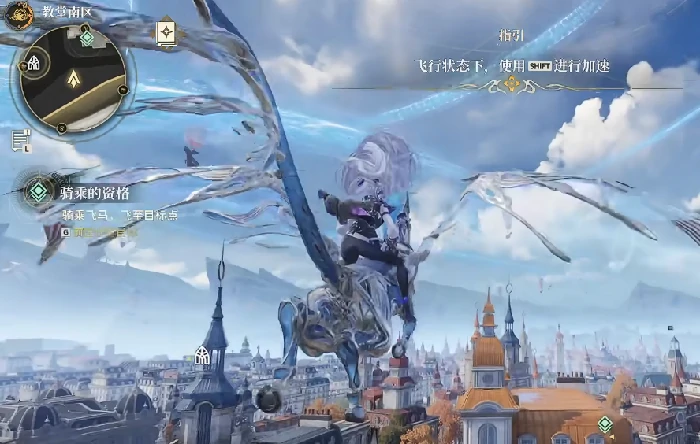
Task: Open the circular minimap
Action: tap(70, 78)
